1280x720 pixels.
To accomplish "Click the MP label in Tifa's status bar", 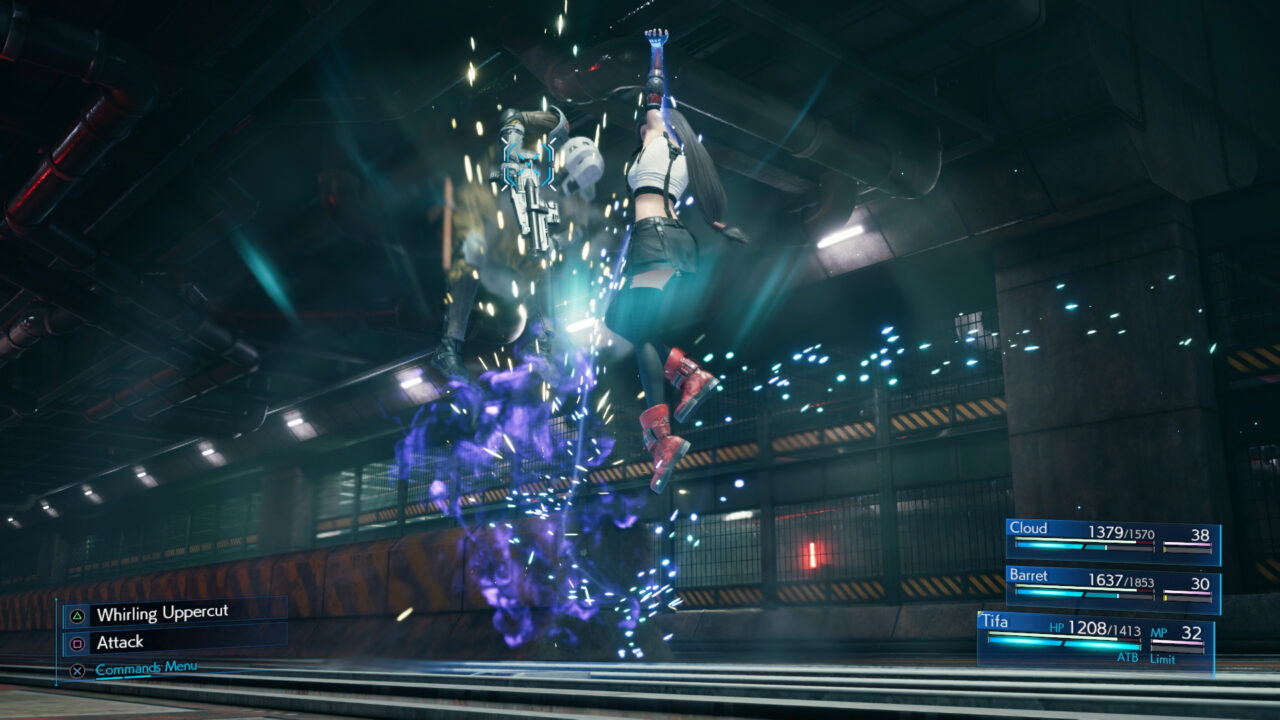I will (1160, 633).
